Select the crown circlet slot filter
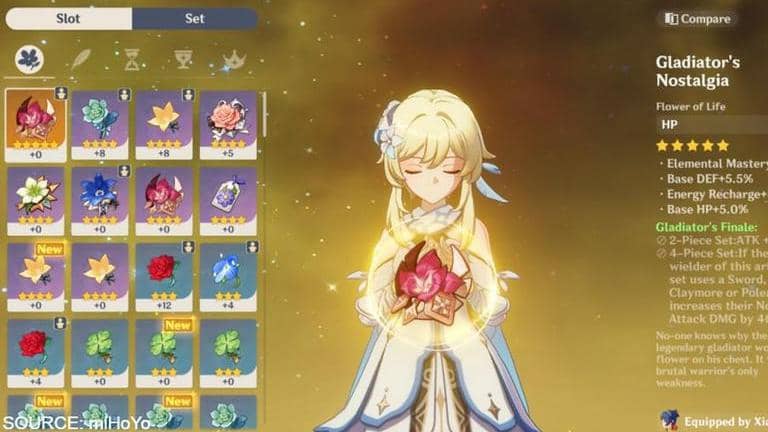The height and width of the screenshot is (432, 768). coord(234,60)
